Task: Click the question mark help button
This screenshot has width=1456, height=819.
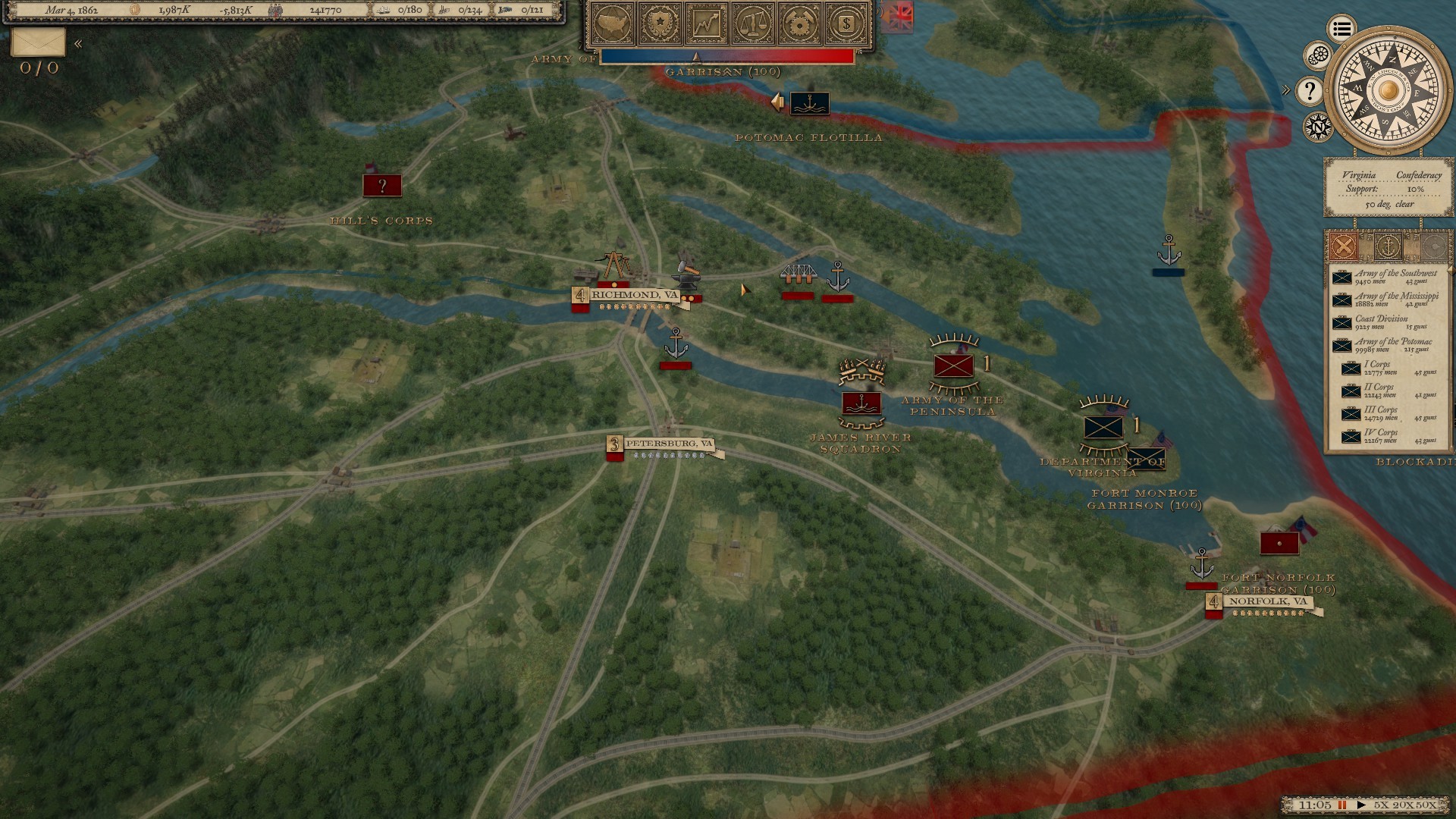Action: click(1310, 91)
